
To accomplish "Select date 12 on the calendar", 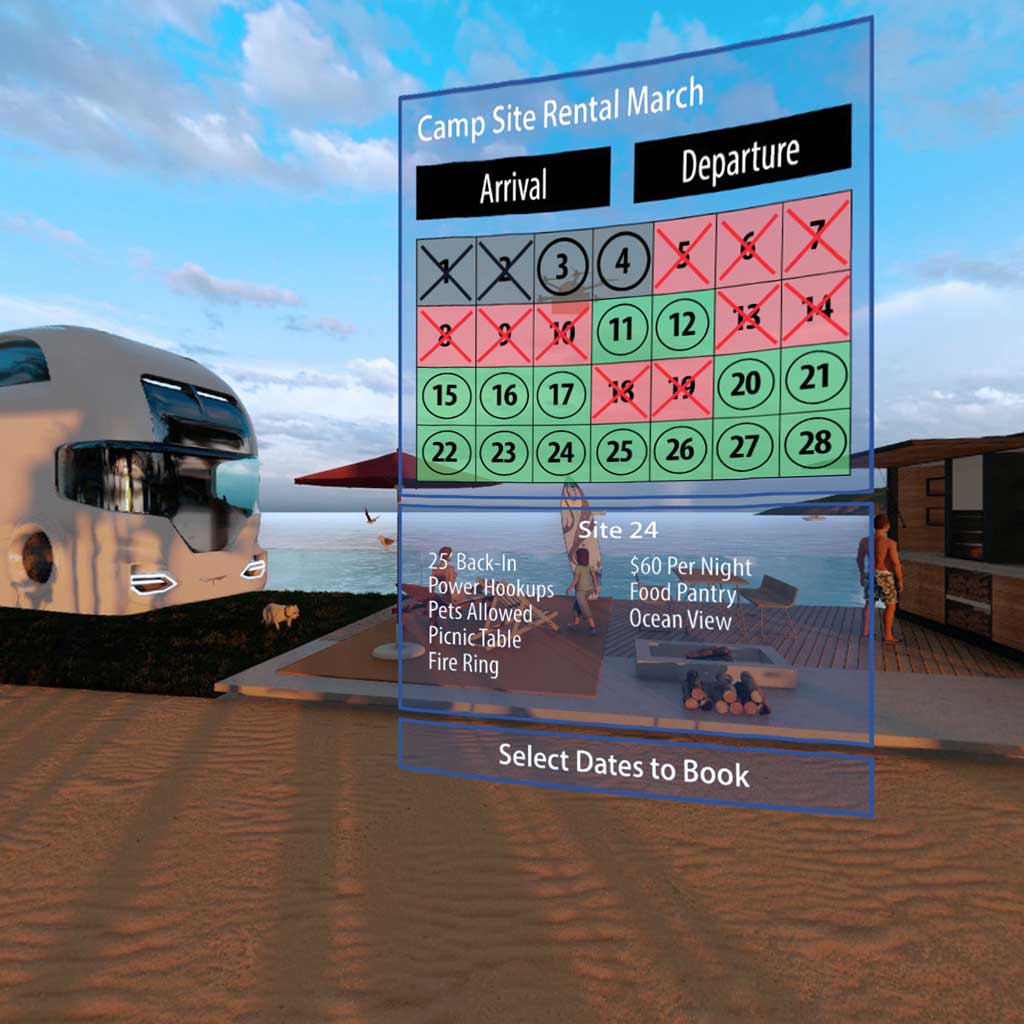I will [682, 323].
